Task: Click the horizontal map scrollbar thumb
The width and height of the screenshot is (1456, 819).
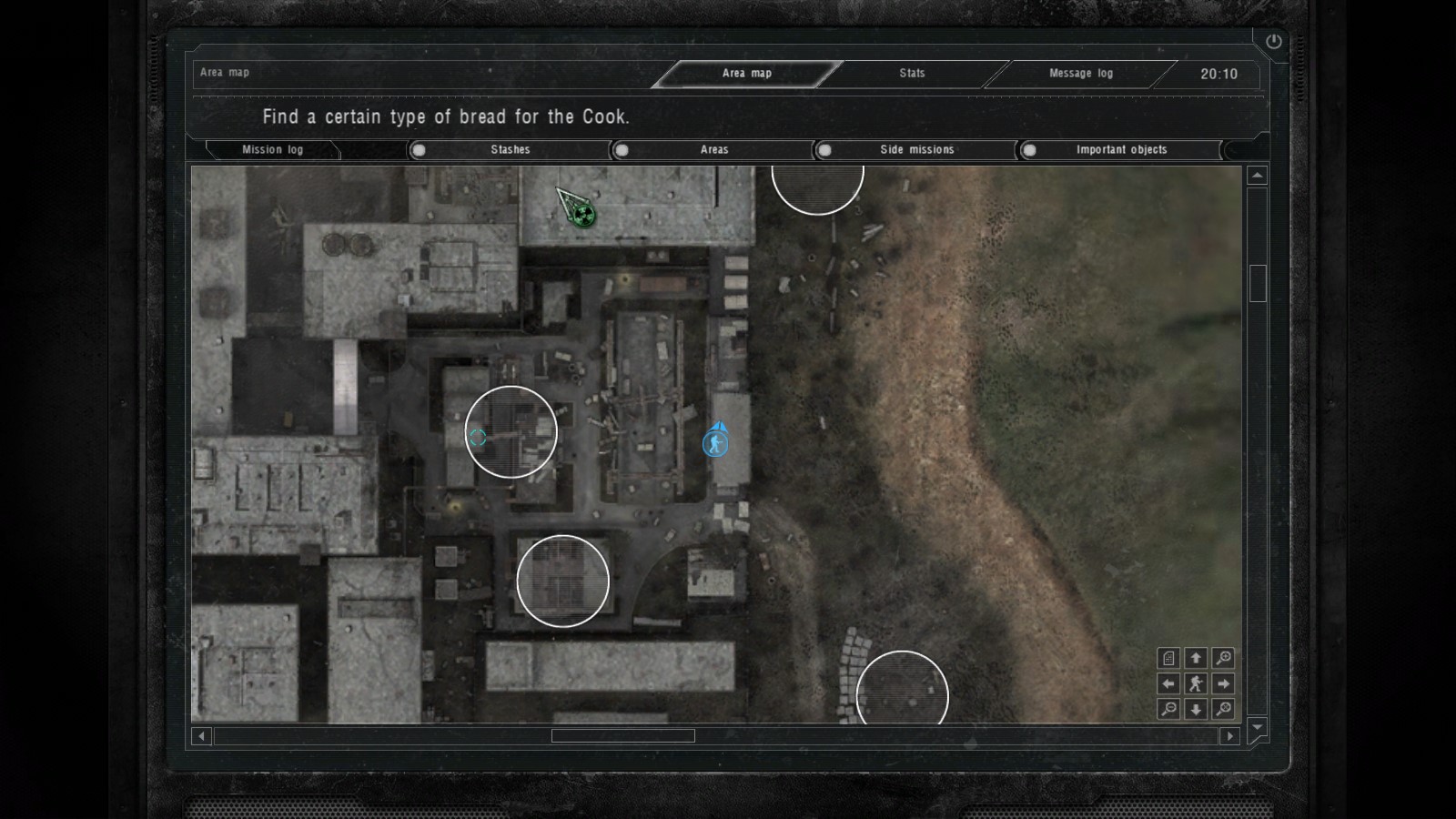Action: point(622,735)
